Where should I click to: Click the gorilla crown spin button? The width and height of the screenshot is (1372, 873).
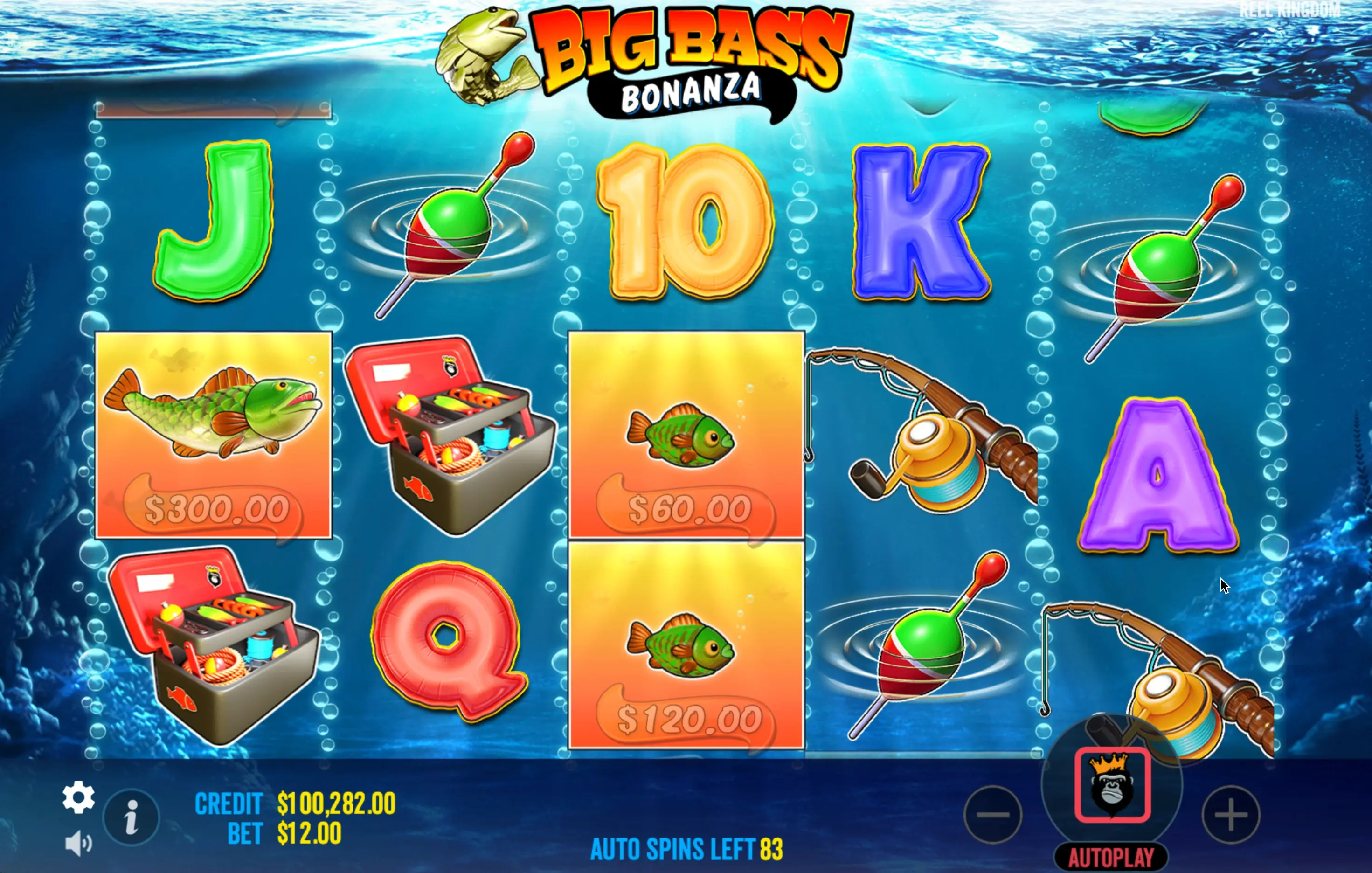1112,785
